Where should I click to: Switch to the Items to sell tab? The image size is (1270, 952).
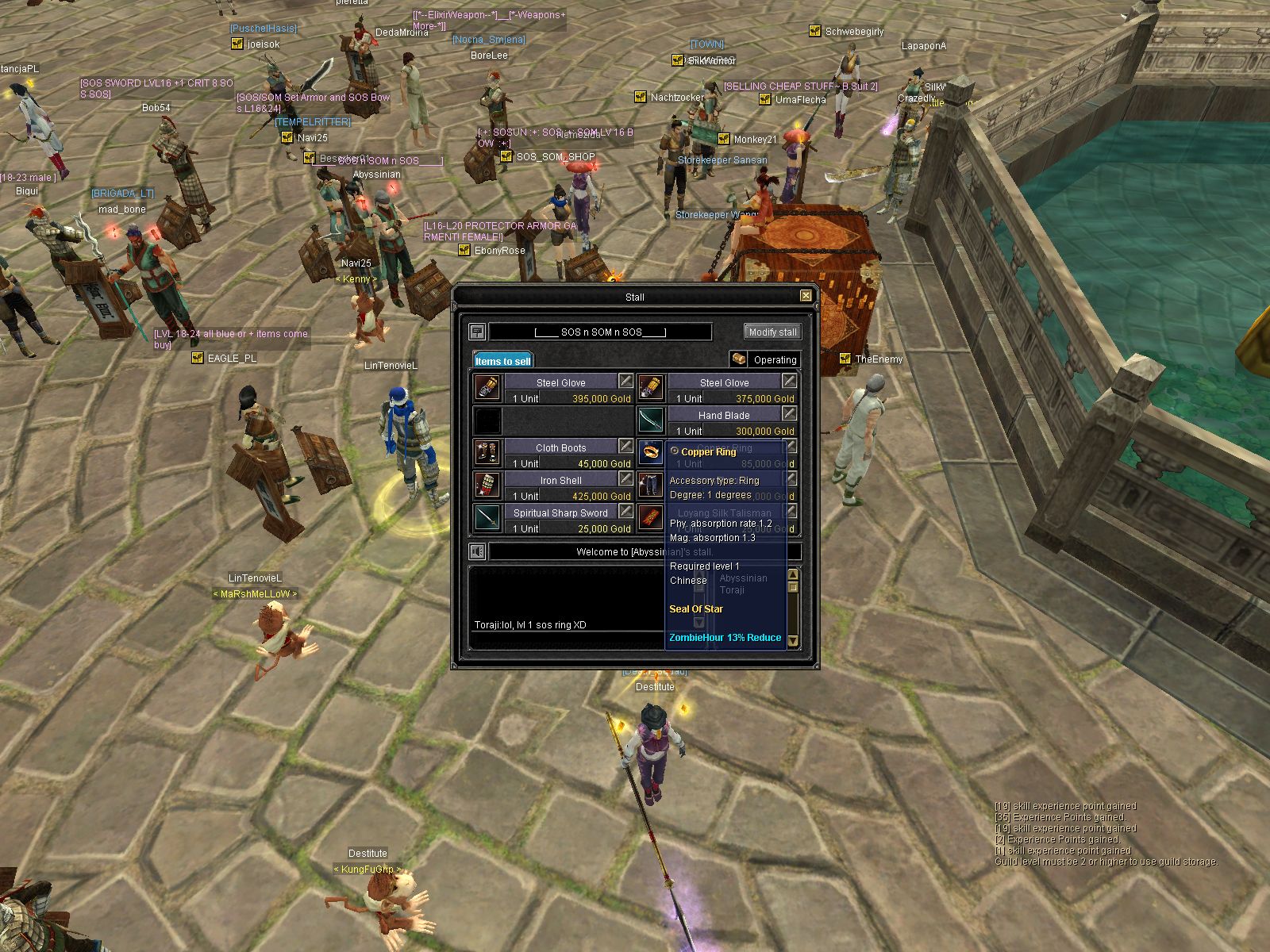tap(503, 361)
